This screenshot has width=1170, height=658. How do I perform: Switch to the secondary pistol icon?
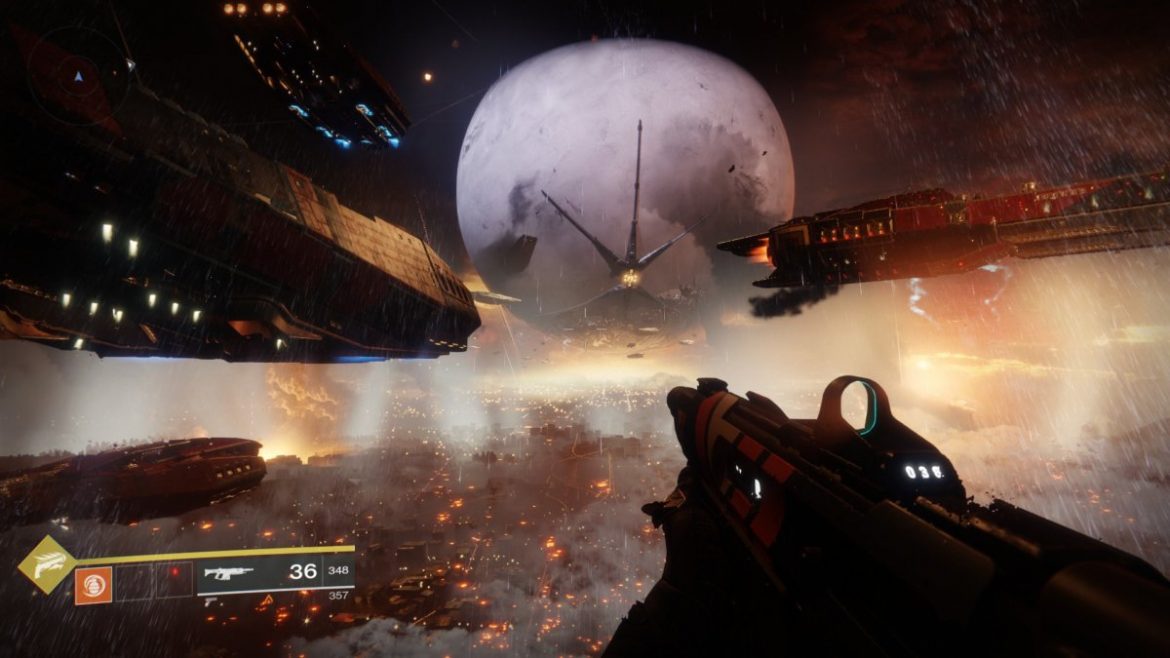click(x=212, y=602)
